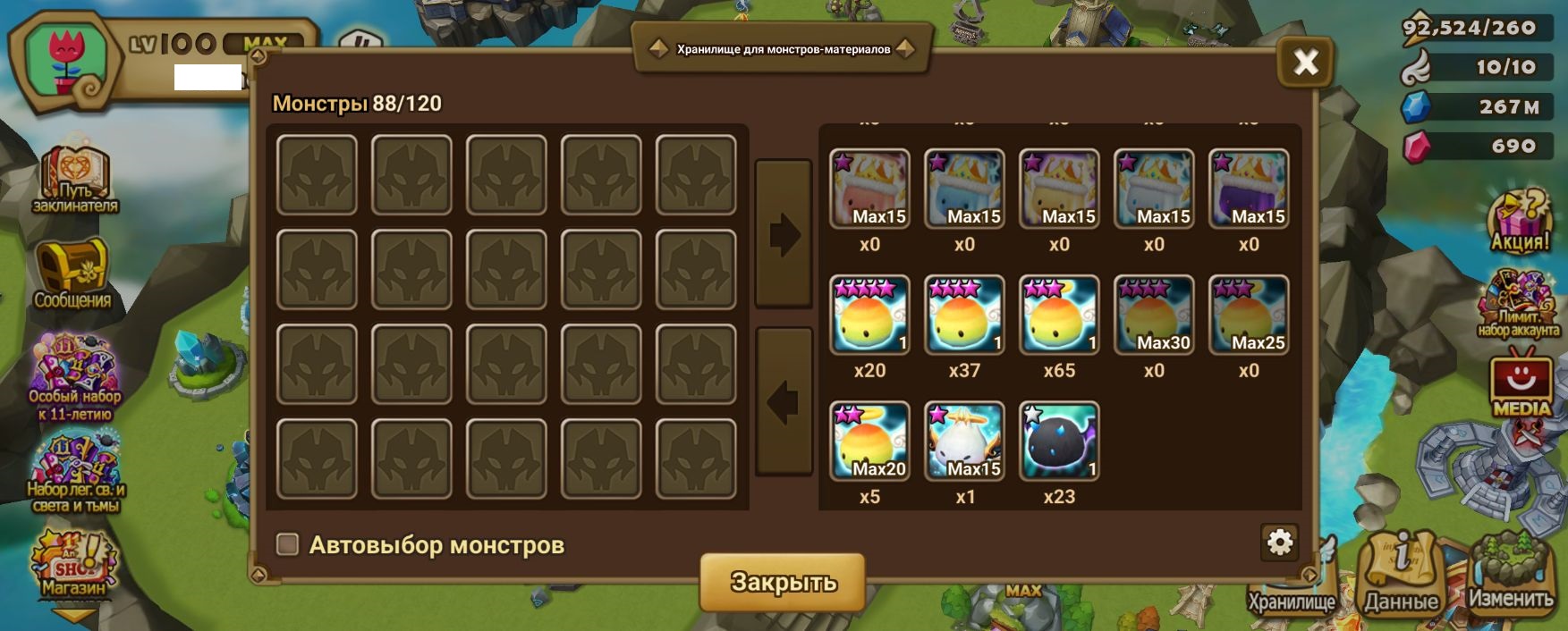Image resolution: width=1568 pixels, height=631 pixels.
Task: Open storage settings gear icon
Action: point(1280,542)
